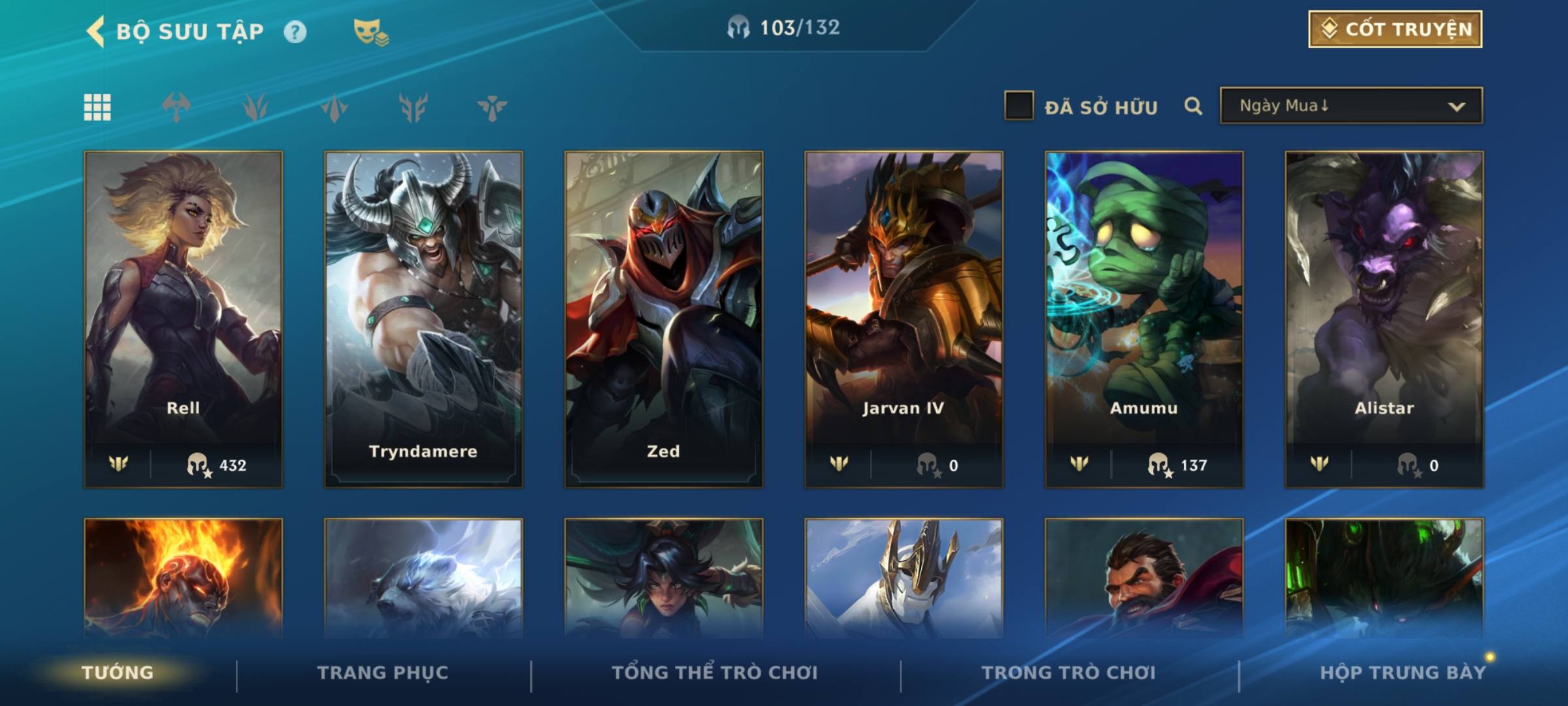Open the champion search magnifier
Viewport: 1568px width, 706px height.
point(1193,106)
